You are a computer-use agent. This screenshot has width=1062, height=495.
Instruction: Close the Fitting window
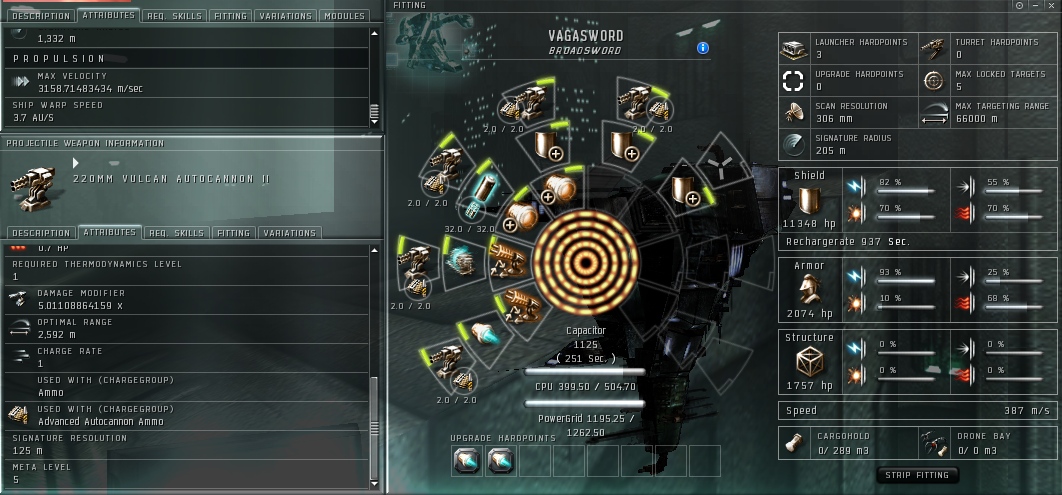1049,5
